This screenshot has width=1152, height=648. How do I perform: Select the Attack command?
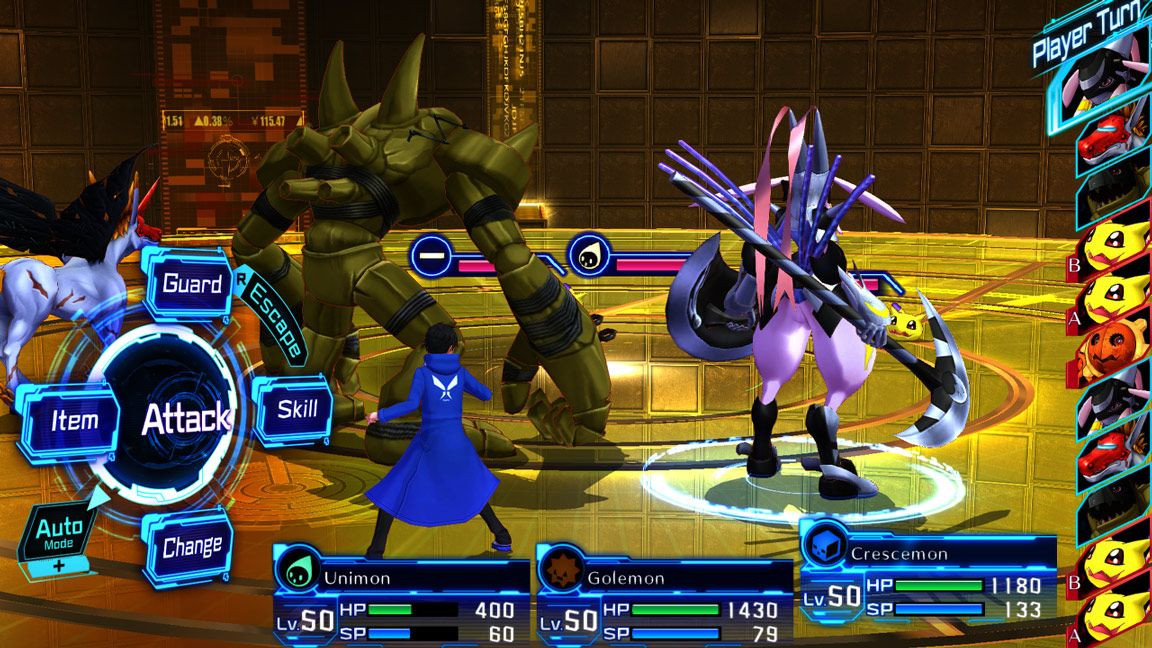(x=184, y=419)
